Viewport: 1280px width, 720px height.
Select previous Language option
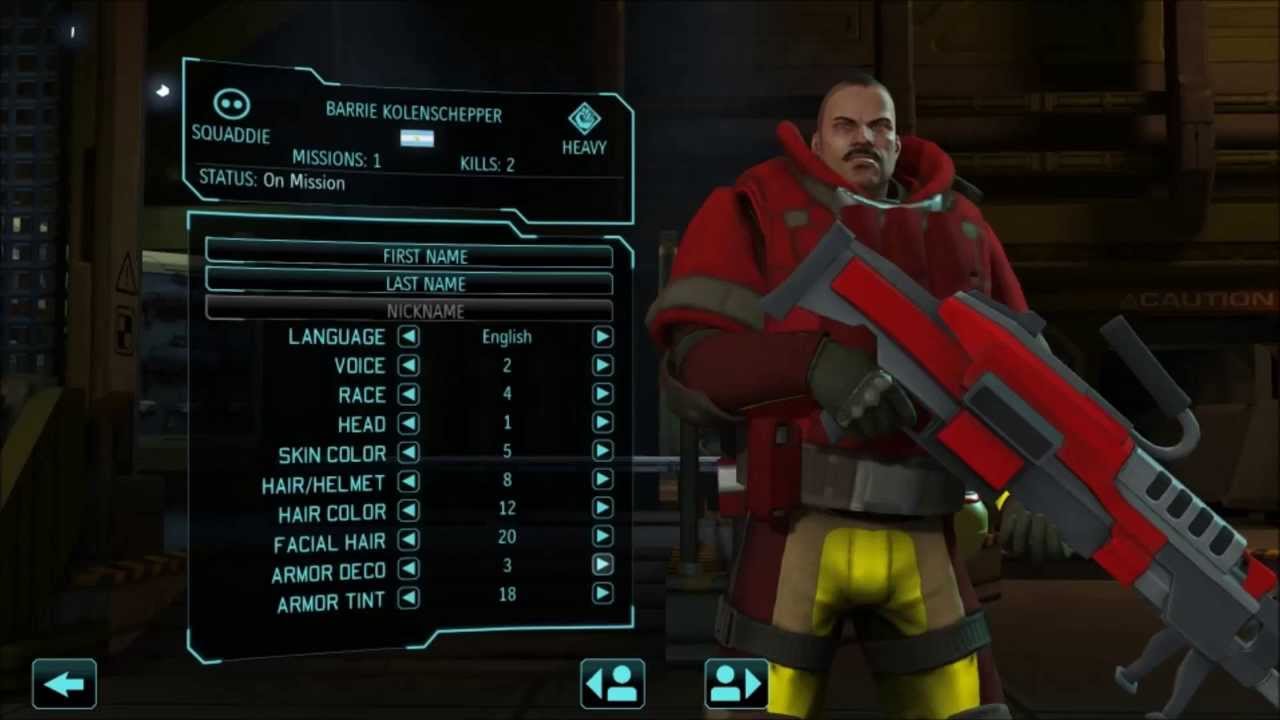tap(408, 337)
